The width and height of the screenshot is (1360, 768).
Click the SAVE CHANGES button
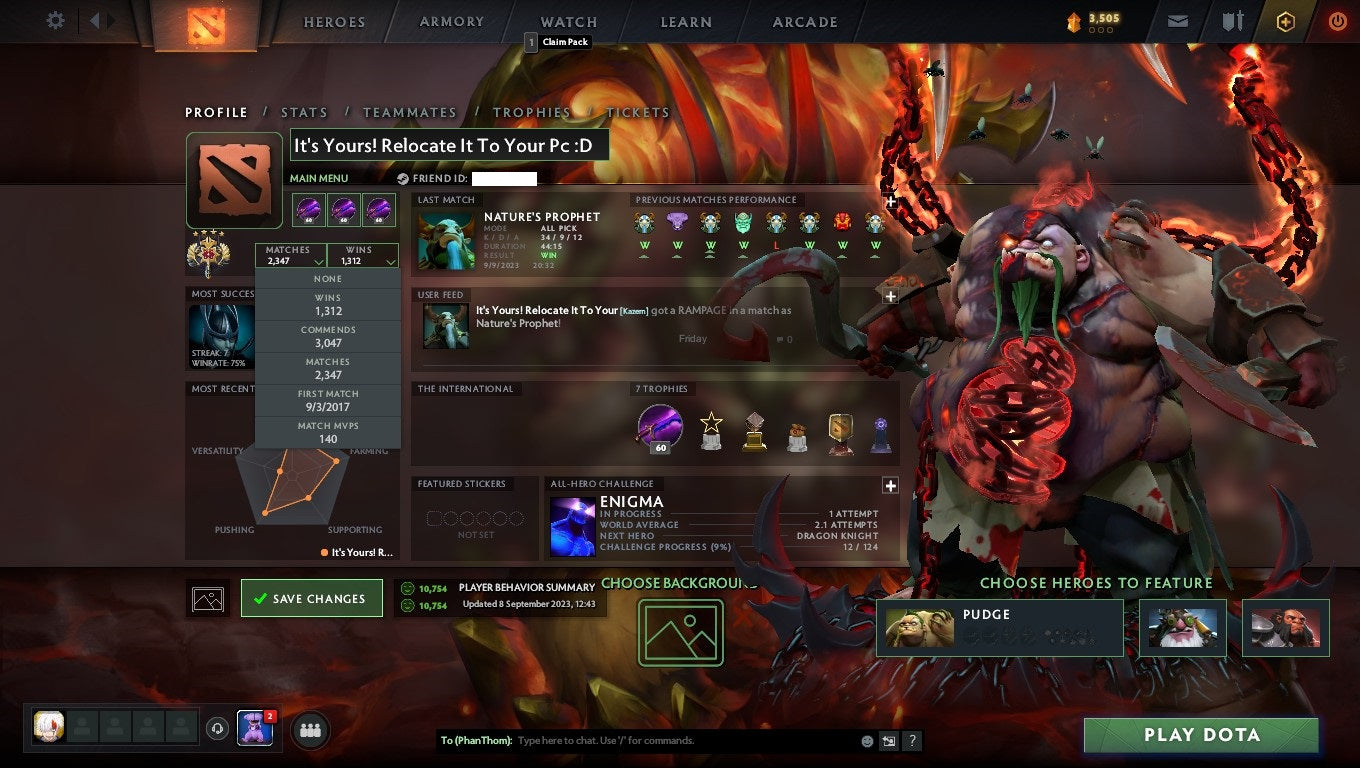(x=311, y=598)
